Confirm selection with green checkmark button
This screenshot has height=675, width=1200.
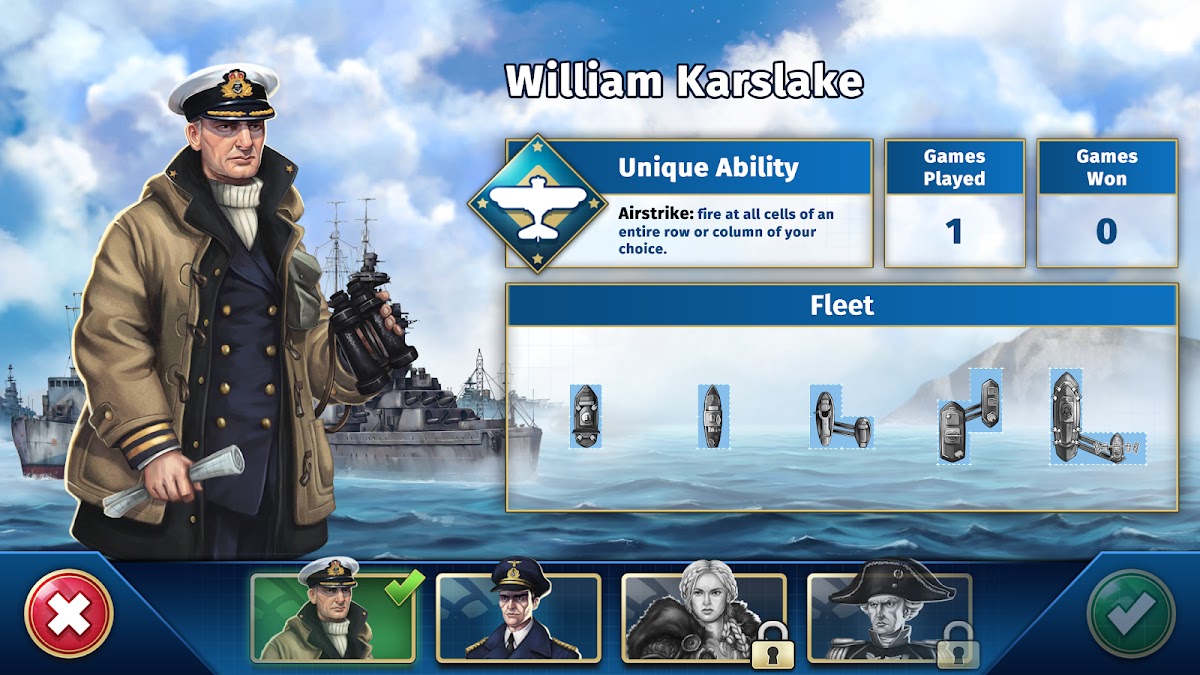pyautogui.click(x=1131, y=613)
